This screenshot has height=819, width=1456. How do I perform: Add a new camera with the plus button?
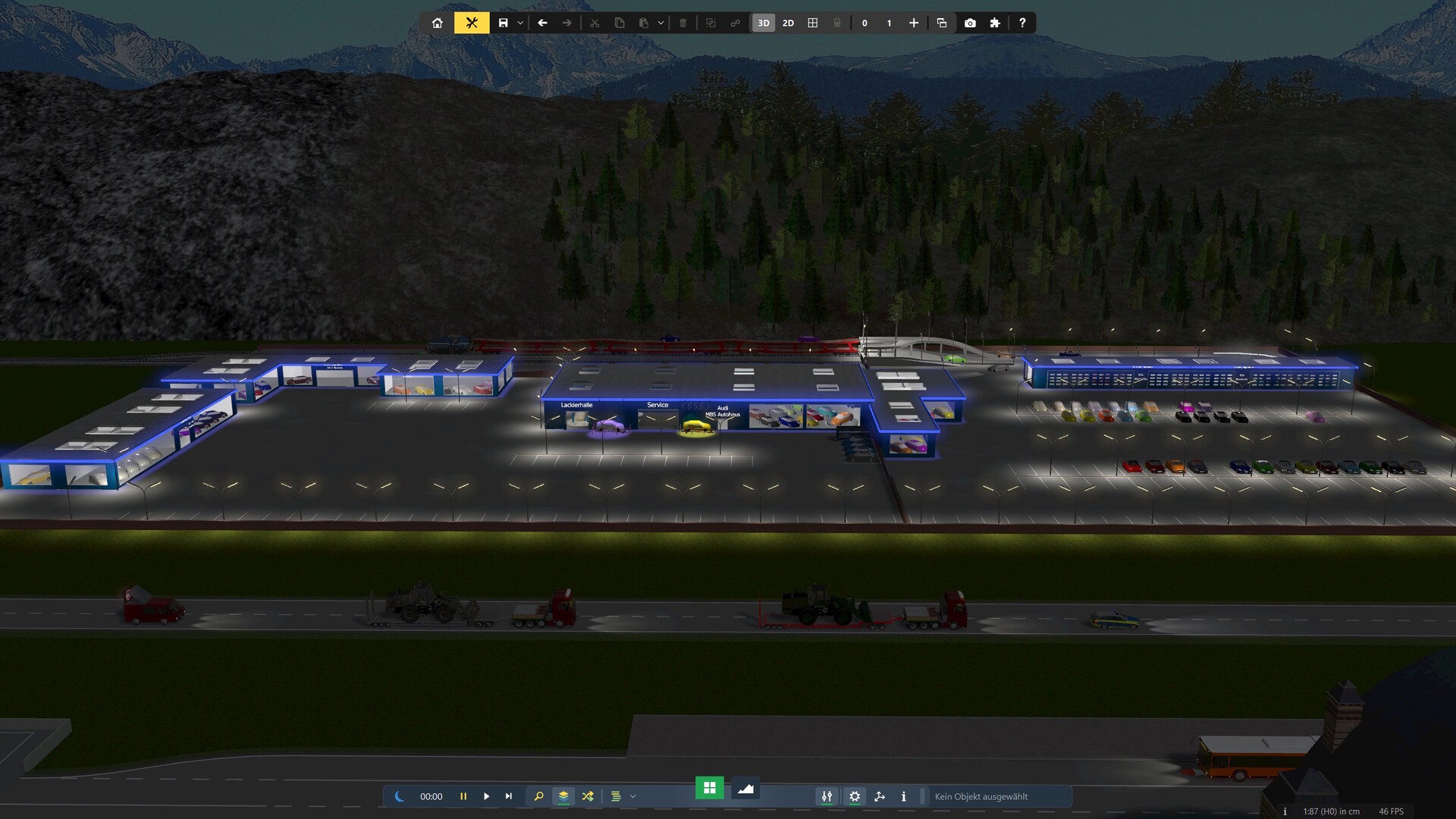point(914,23)
